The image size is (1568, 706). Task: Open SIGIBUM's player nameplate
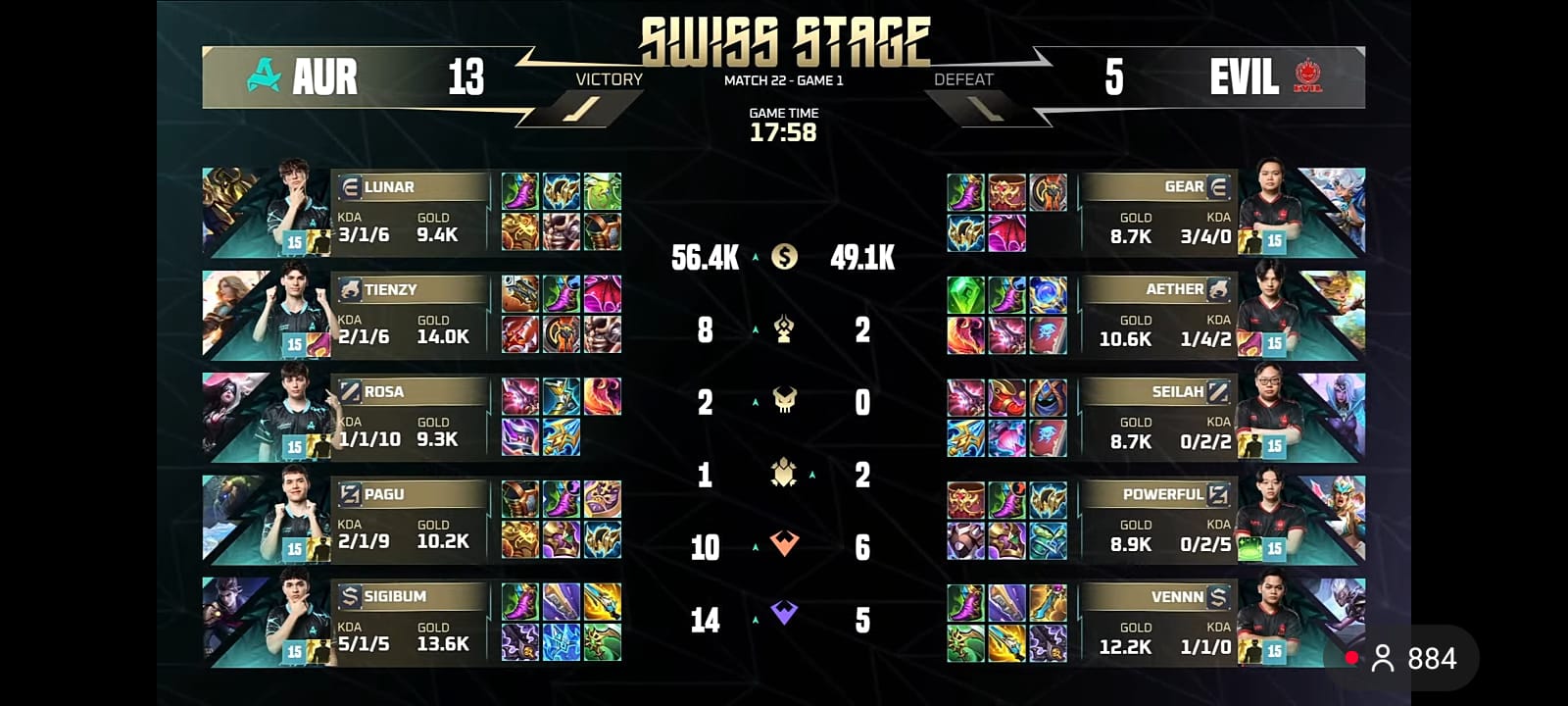click(412, 596)
